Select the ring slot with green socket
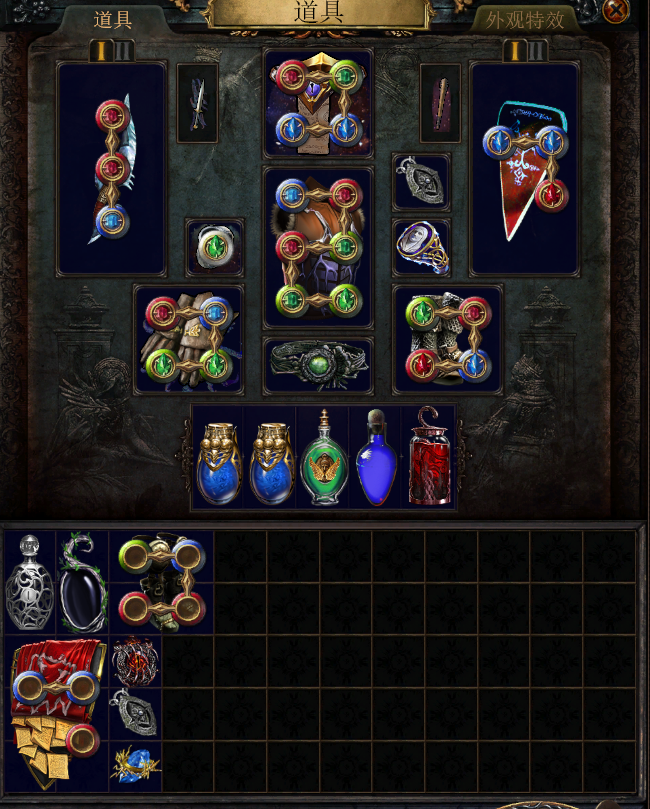Viewport: 650px width, 809px height. coord(215,247)
